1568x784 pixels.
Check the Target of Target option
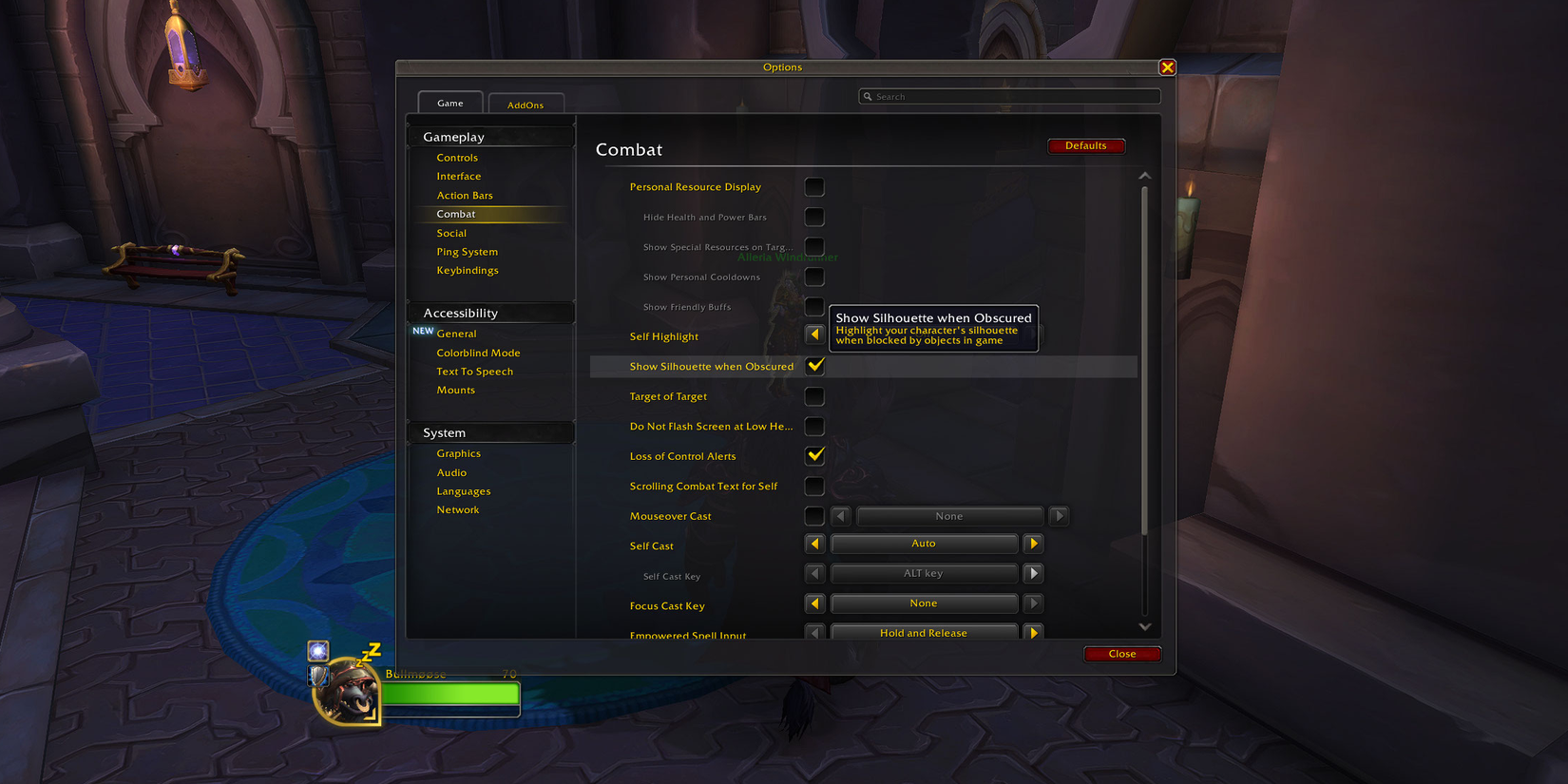point(814,396)
